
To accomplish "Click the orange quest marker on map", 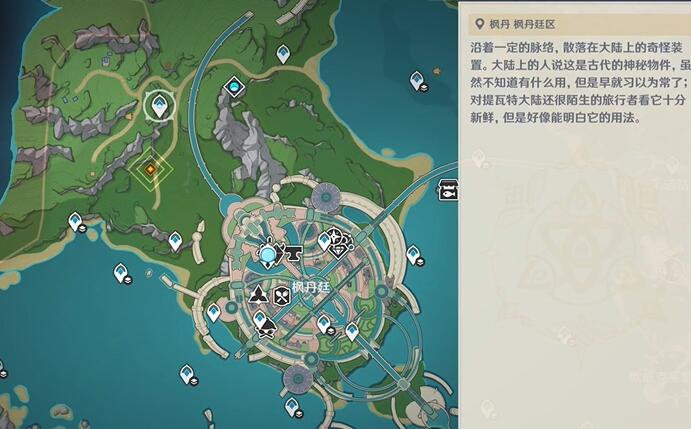I will click(x=150, y=170).
